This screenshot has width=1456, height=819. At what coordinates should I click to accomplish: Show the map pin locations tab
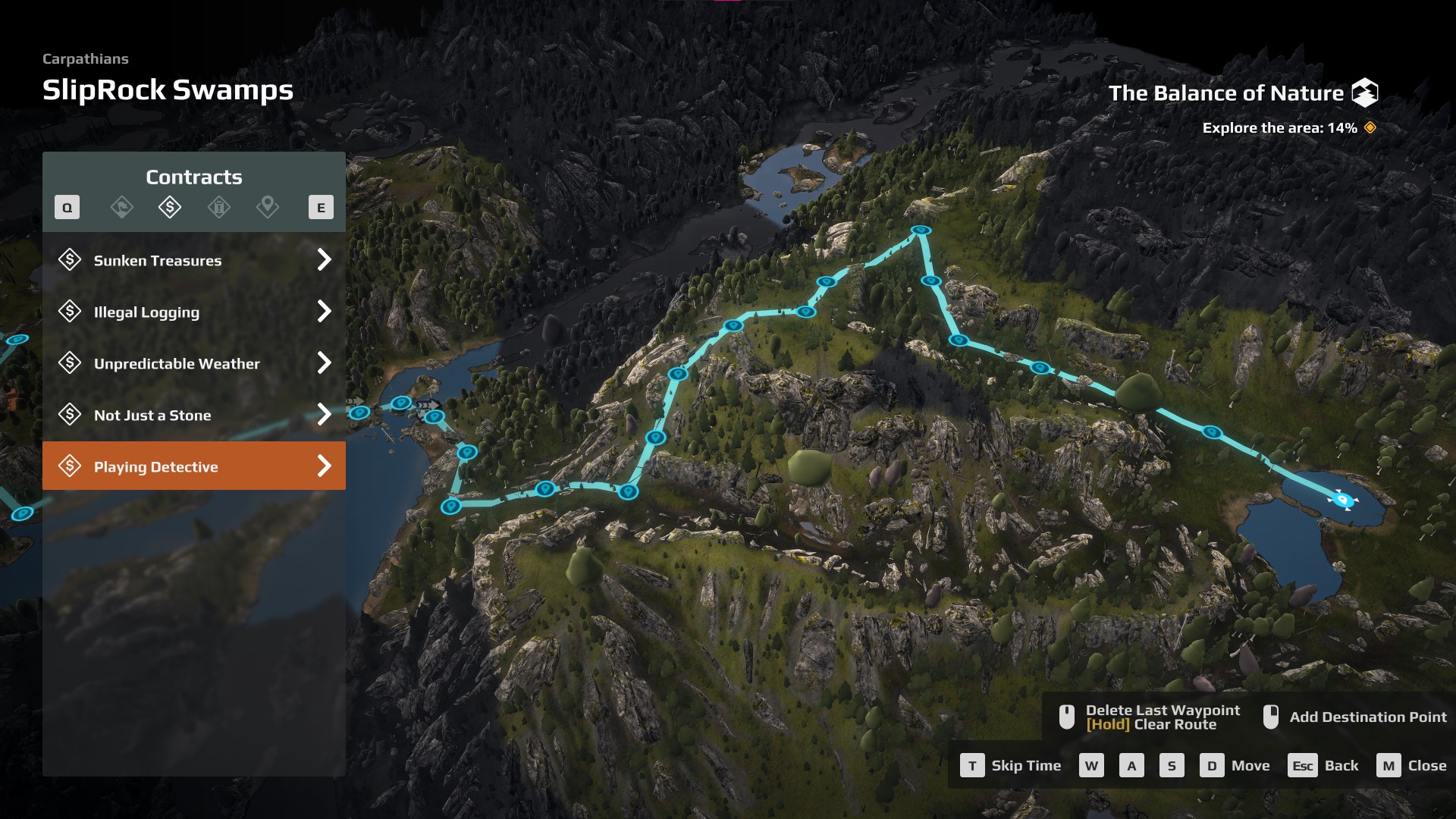(x=267, y=207)
